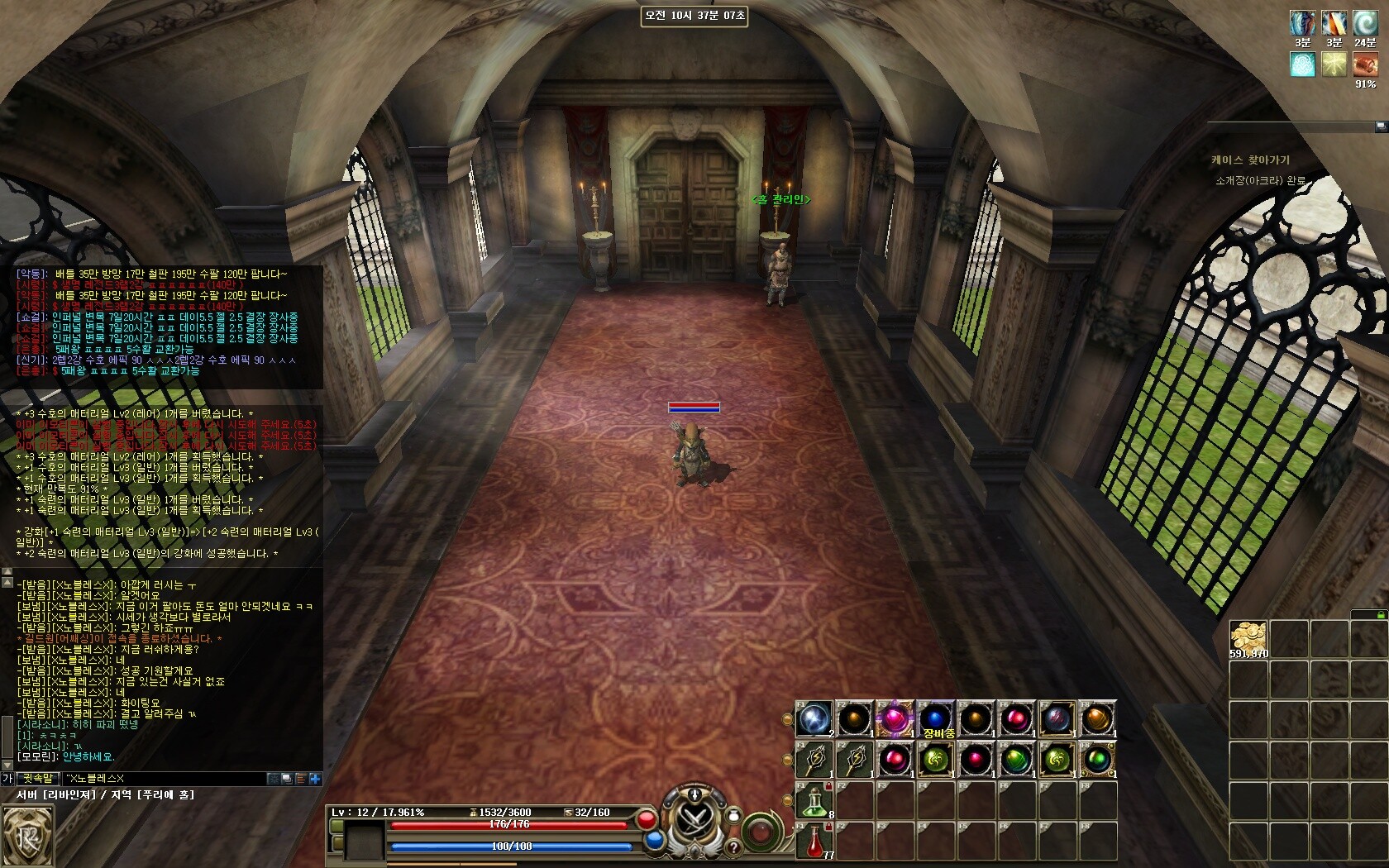This screenshot has width=1389, height=868.
Task: Pick the green orb in ornate studded frame
Action: coord(1097,760)
